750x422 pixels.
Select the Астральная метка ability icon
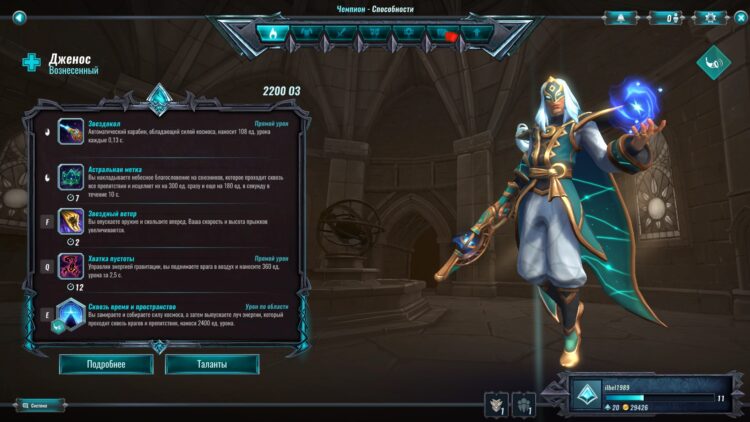(x=71, y=177)
